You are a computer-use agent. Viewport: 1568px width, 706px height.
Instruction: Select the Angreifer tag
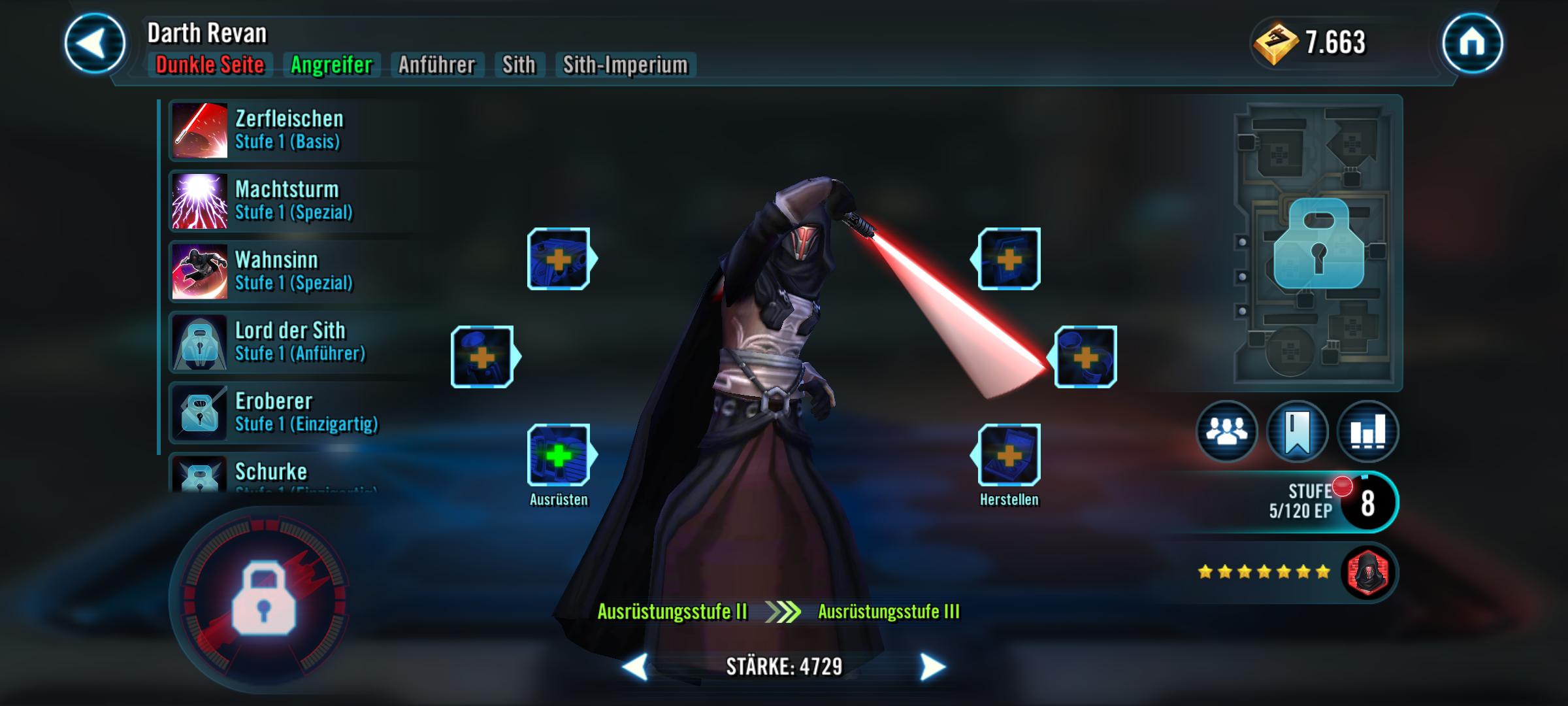pyautogui.click(x=332, y=65)
